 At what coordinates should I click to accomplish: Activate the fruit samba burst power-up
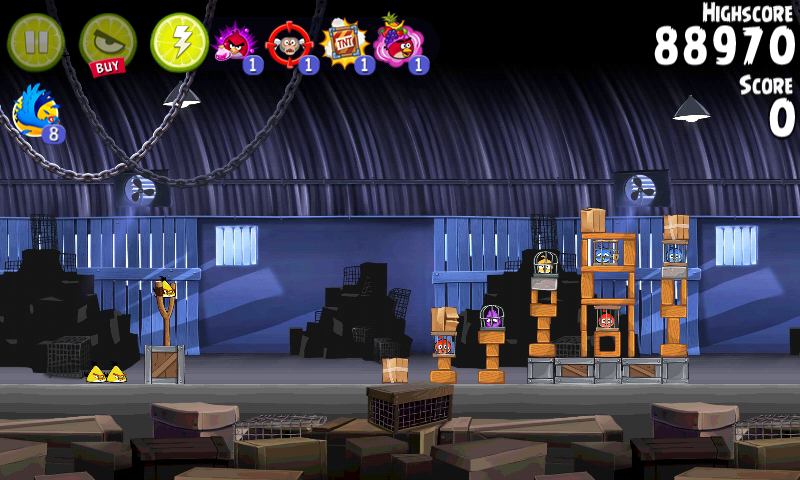pyautogui.click(x=400, y=44)
